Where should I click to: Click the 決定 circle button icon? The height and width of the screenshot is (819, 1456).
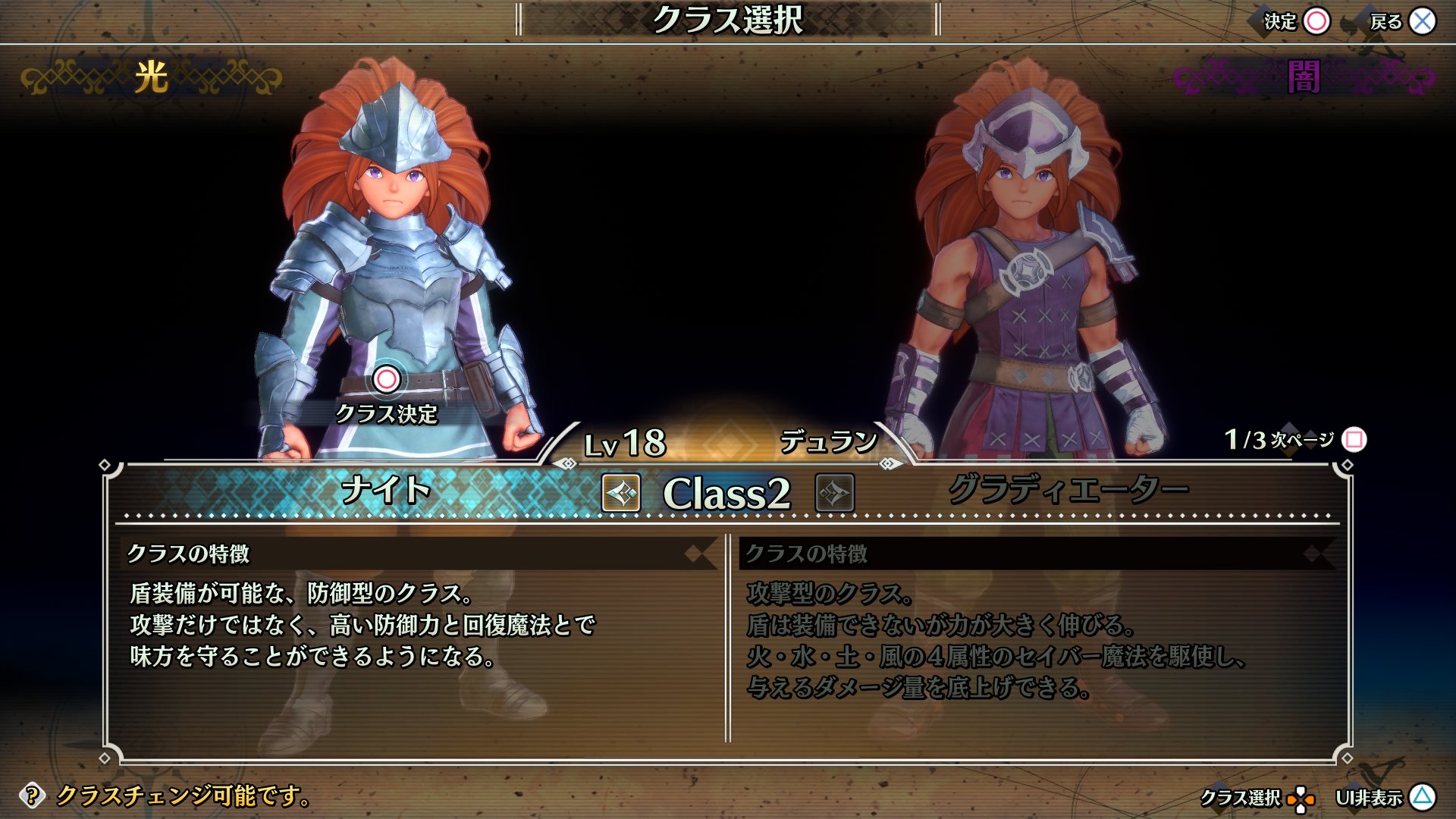[x=1317, y=22]
